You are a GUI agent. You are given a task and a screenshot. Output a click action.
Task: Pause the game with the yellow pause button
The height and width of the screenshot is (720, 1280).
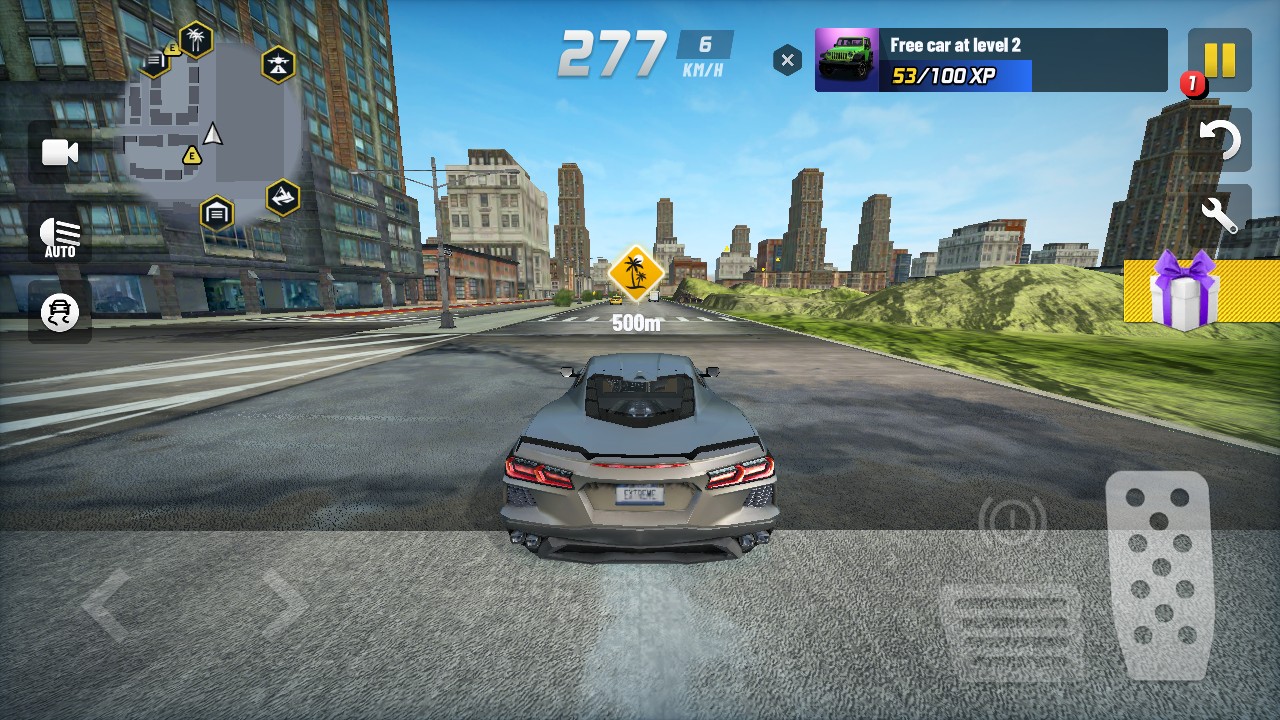coord(1219,60)
